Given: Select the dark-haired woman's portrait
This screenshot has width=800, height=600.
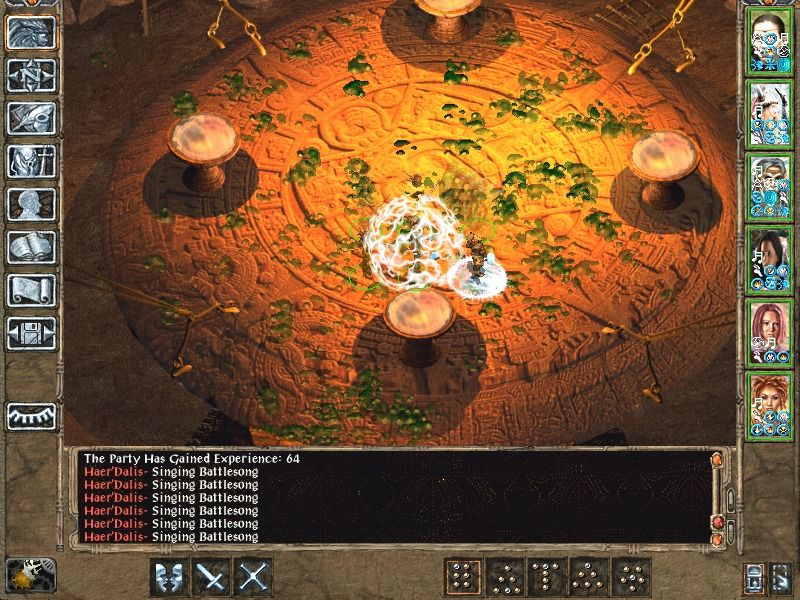Looking at the screenshot, I should pyautogui.click(x=771, y=259).
